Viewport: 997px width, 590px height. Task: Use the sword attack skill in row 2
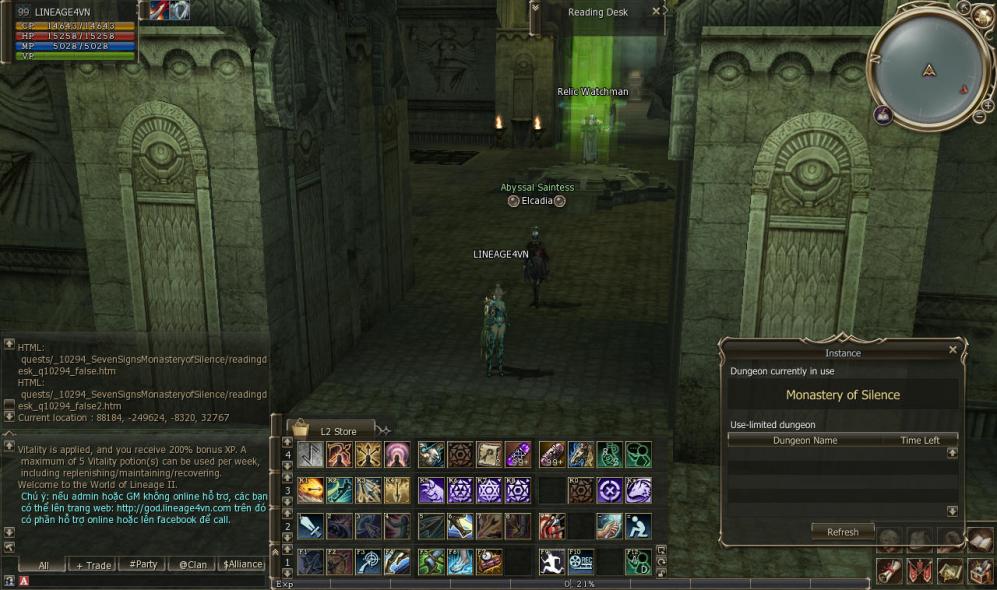click(310, 526)
